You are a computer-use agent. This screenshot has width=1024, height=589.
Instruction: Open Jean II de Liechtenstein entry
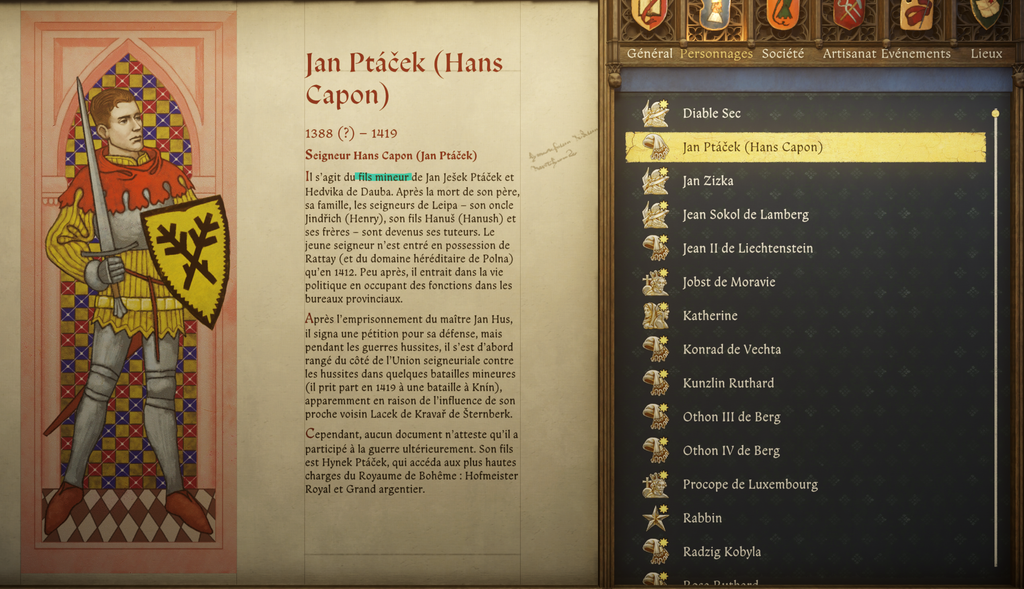point(747,248)
